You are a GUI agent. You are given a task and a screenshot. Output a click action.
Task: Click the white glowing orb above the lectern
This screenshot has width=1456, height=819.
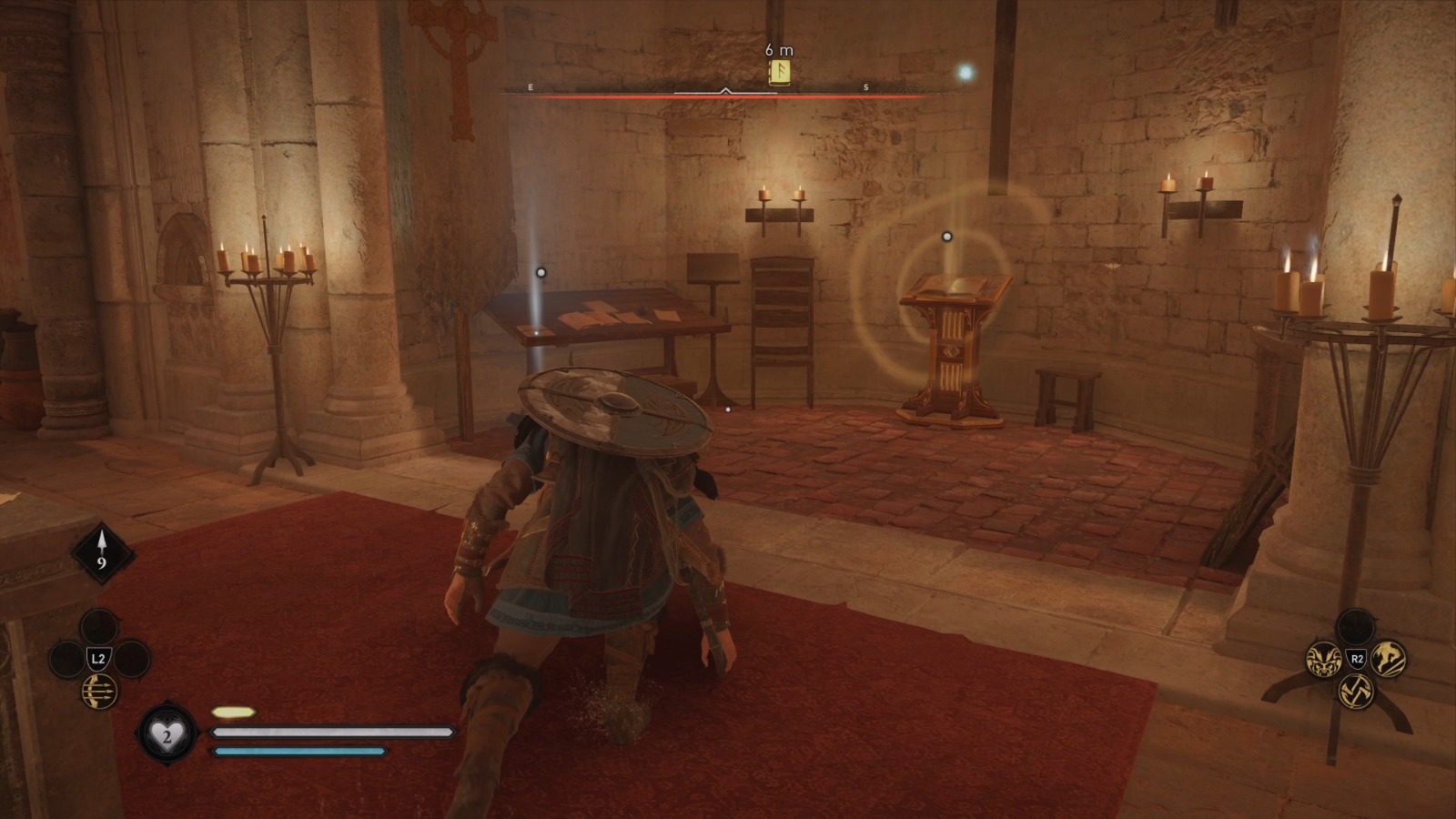point(946,235)
